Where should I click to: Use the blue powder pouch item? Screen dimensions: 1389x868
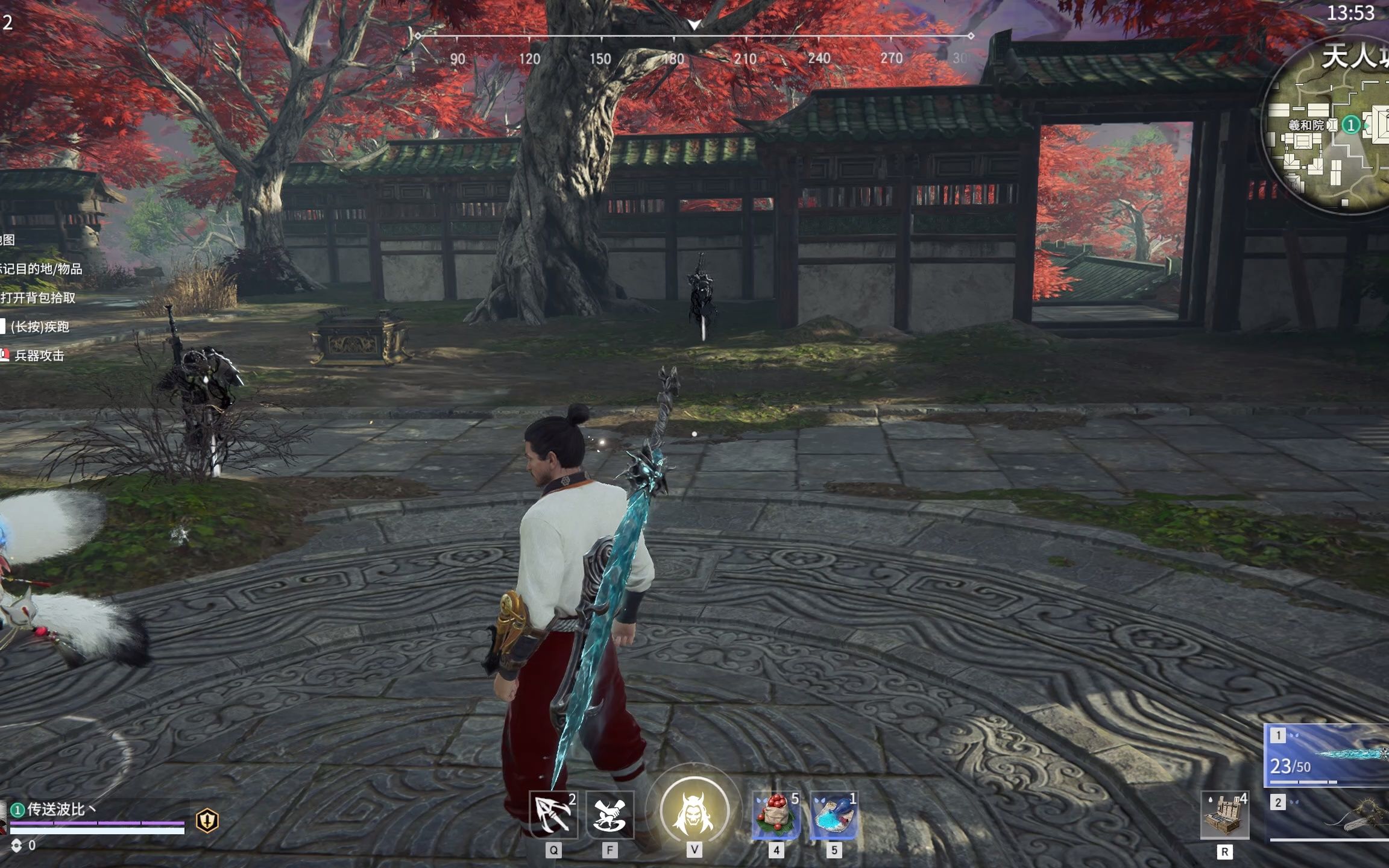pyautogui.click(x=833, y=815)
